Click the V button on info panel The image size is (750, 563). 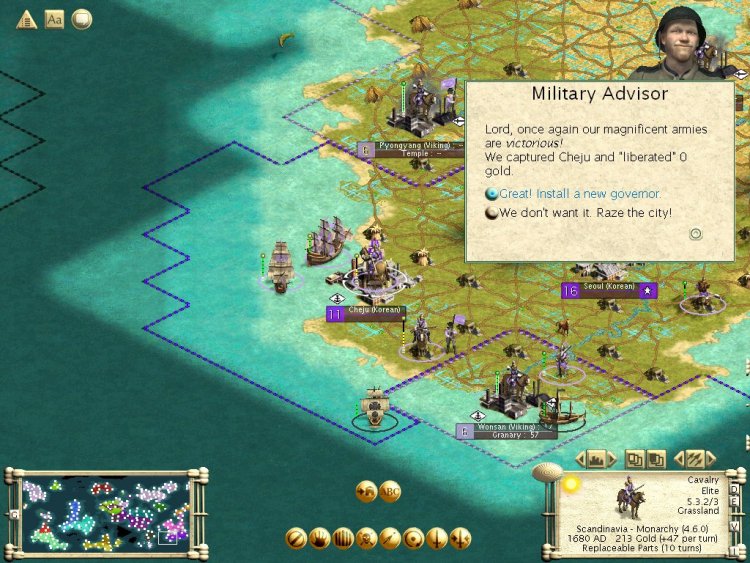[x=734, y=527]
